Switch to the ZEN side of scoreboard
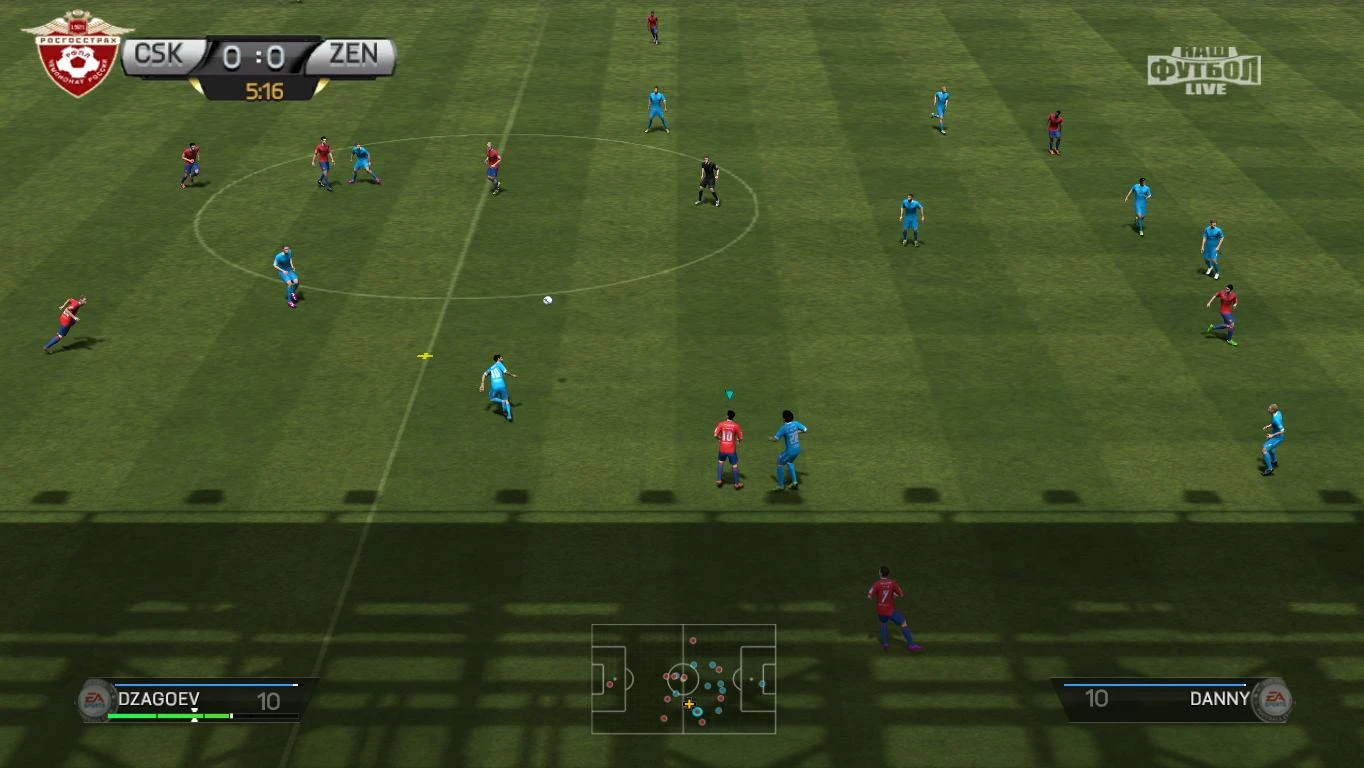Image resolution: width=1364 pixels, height=768 pixels. click(x=354, y=56)
